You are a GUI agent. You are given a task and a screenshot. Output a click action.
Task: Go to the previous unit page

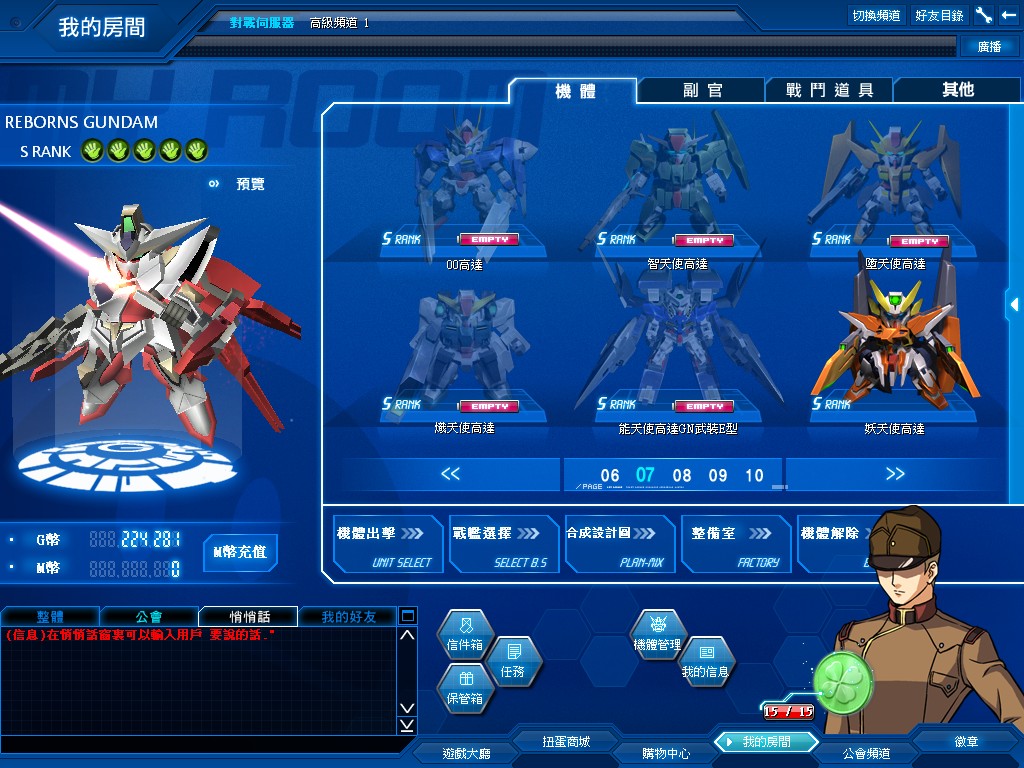[450, 474]
